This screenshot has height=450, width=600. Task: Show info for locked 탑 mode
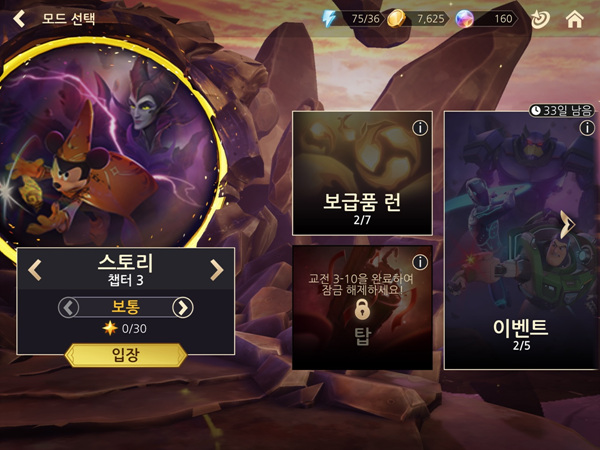420,262
